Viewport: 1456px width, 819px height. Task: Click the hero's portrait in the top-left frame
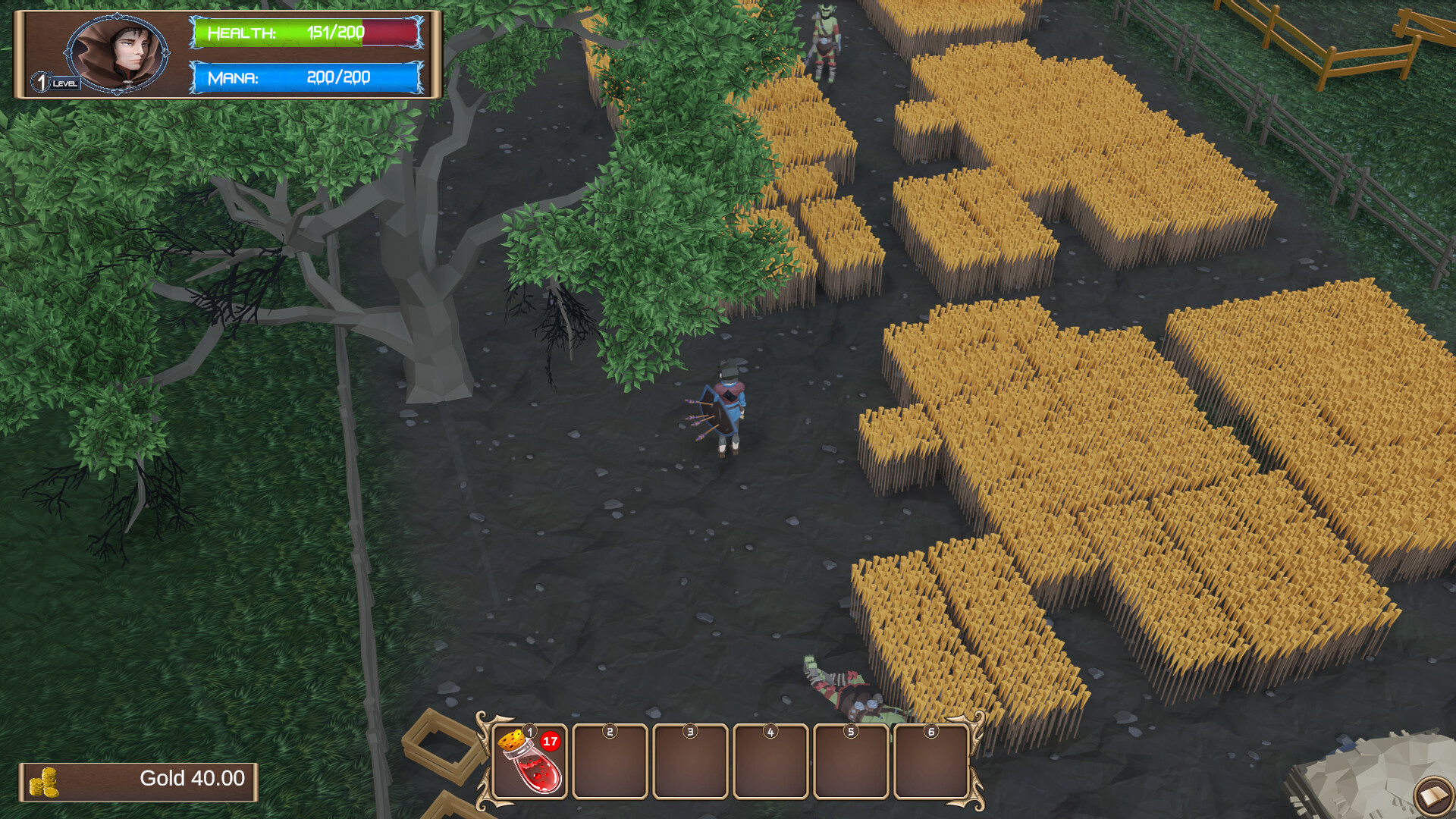(118, 52)
